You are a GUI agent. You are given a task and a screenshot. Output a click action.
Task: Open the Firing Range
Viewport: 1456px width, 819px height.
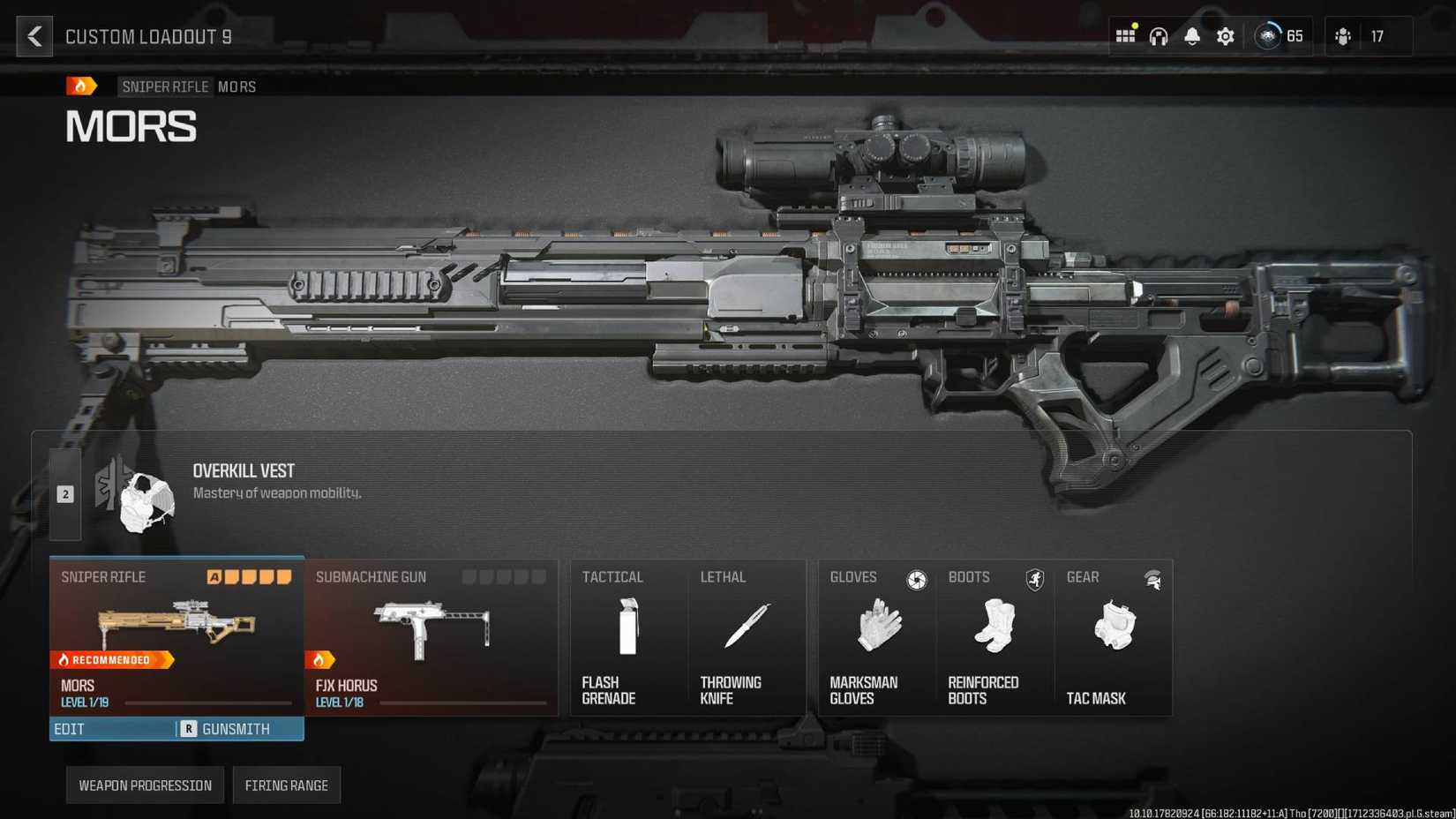[287, 785]
